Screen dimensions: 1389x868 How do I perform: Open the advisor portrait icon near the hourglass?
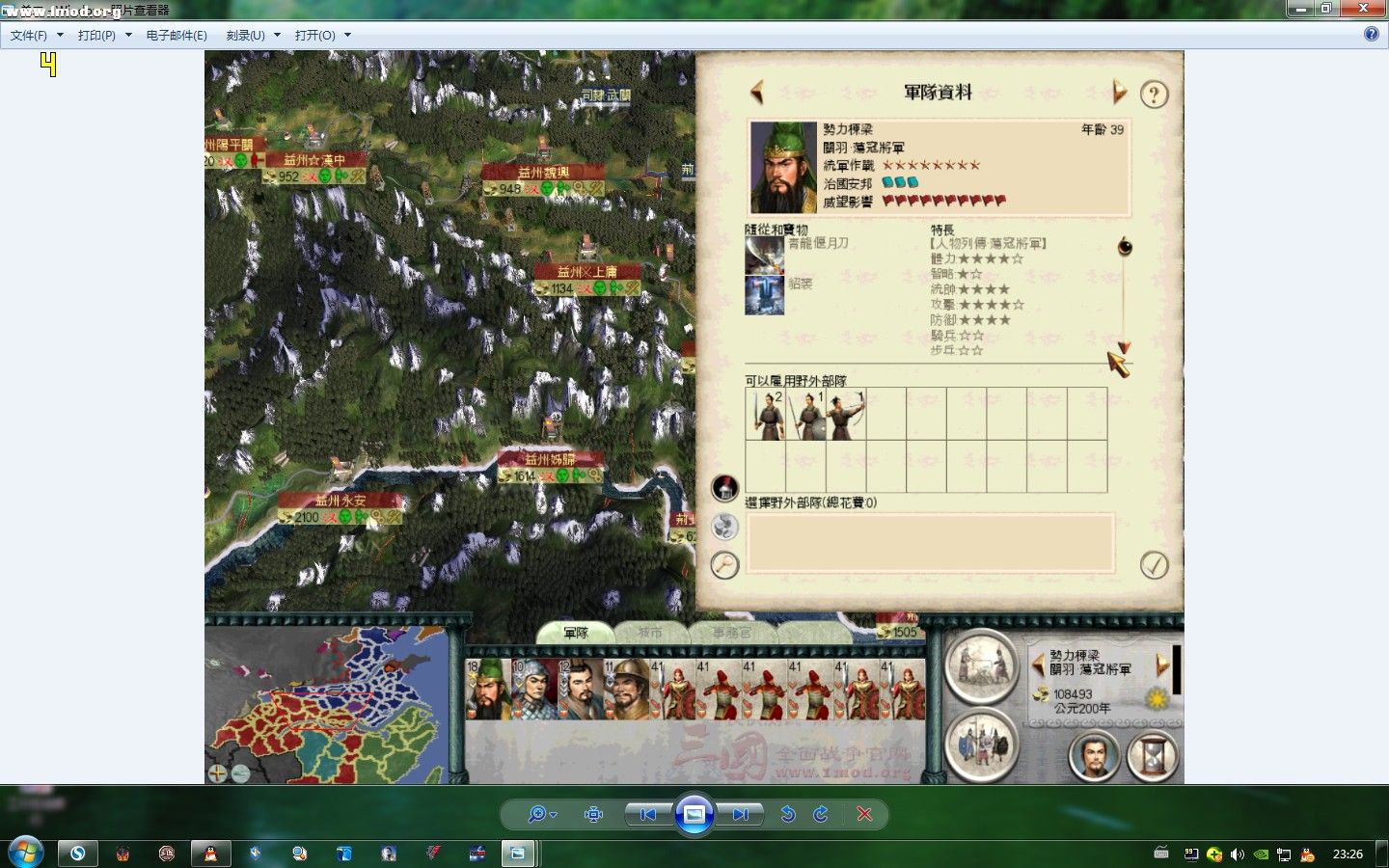[x=1093, y=758]
